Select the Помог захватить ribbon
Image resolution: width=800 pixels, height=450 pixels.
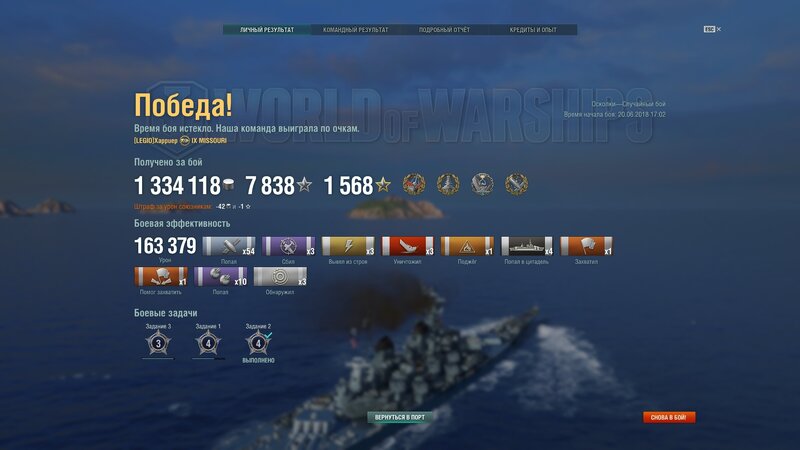coord(160,276)
